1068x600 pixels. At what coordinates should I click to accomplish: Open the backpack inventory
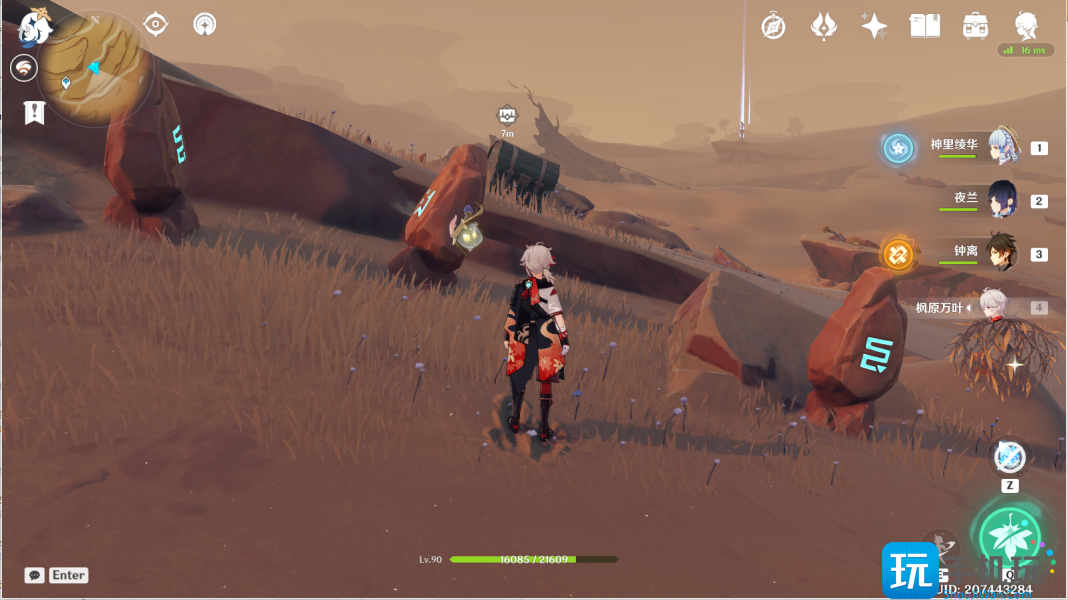(975, 26)
